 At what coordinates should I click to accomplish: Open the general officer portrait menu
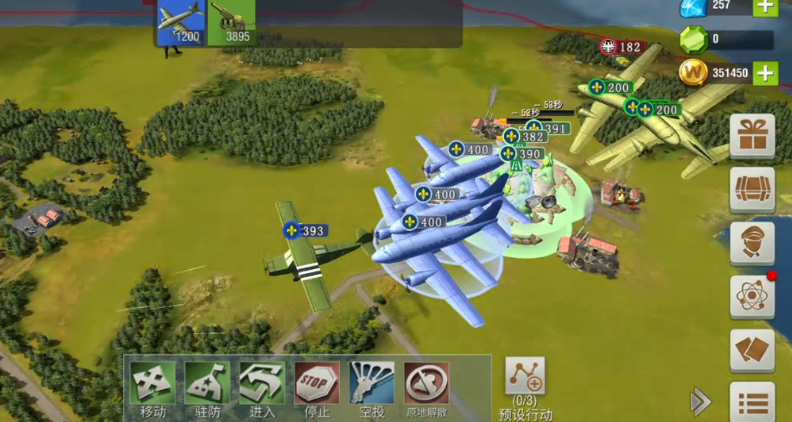click(x=752, y=243)
